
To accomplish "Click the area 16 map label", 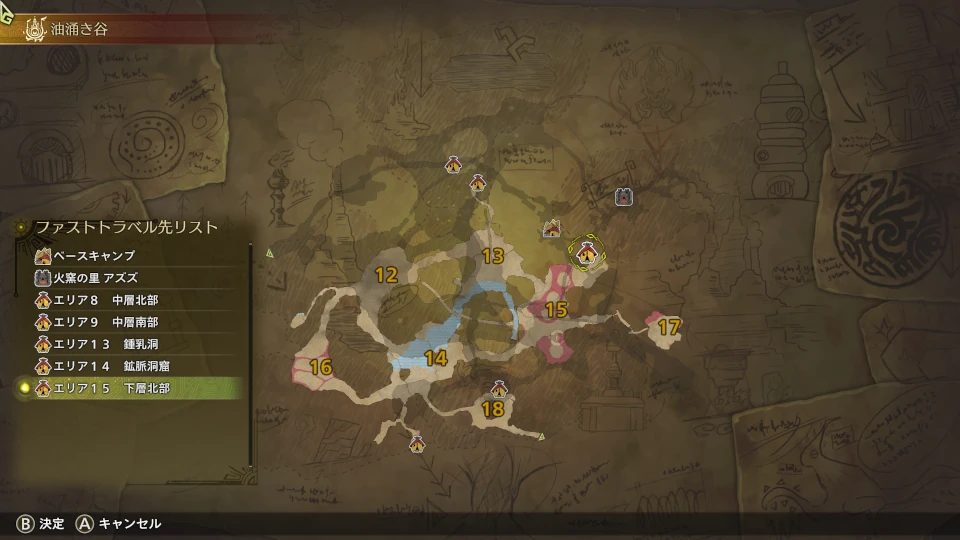I will [x=320, y=367].
